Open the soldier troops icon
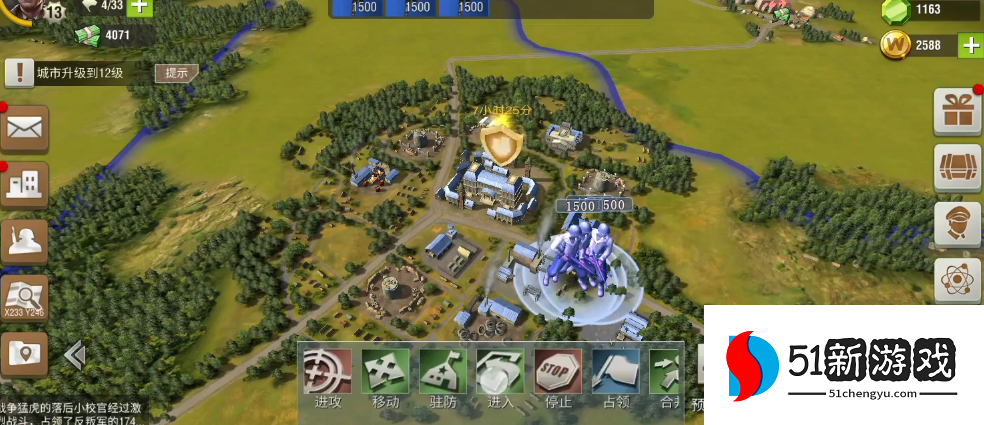The width and height of the screenshot is (984, 425). [x=25, y=240]
